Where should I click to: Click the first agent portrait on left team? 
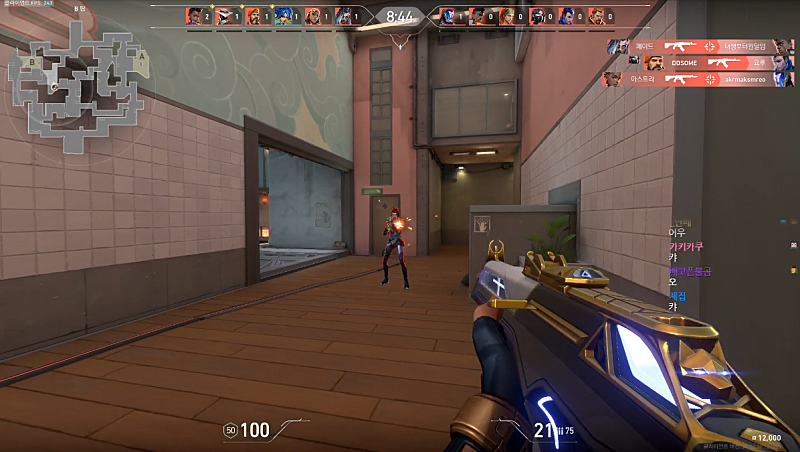pyautogui.click(x=194, y=15)
